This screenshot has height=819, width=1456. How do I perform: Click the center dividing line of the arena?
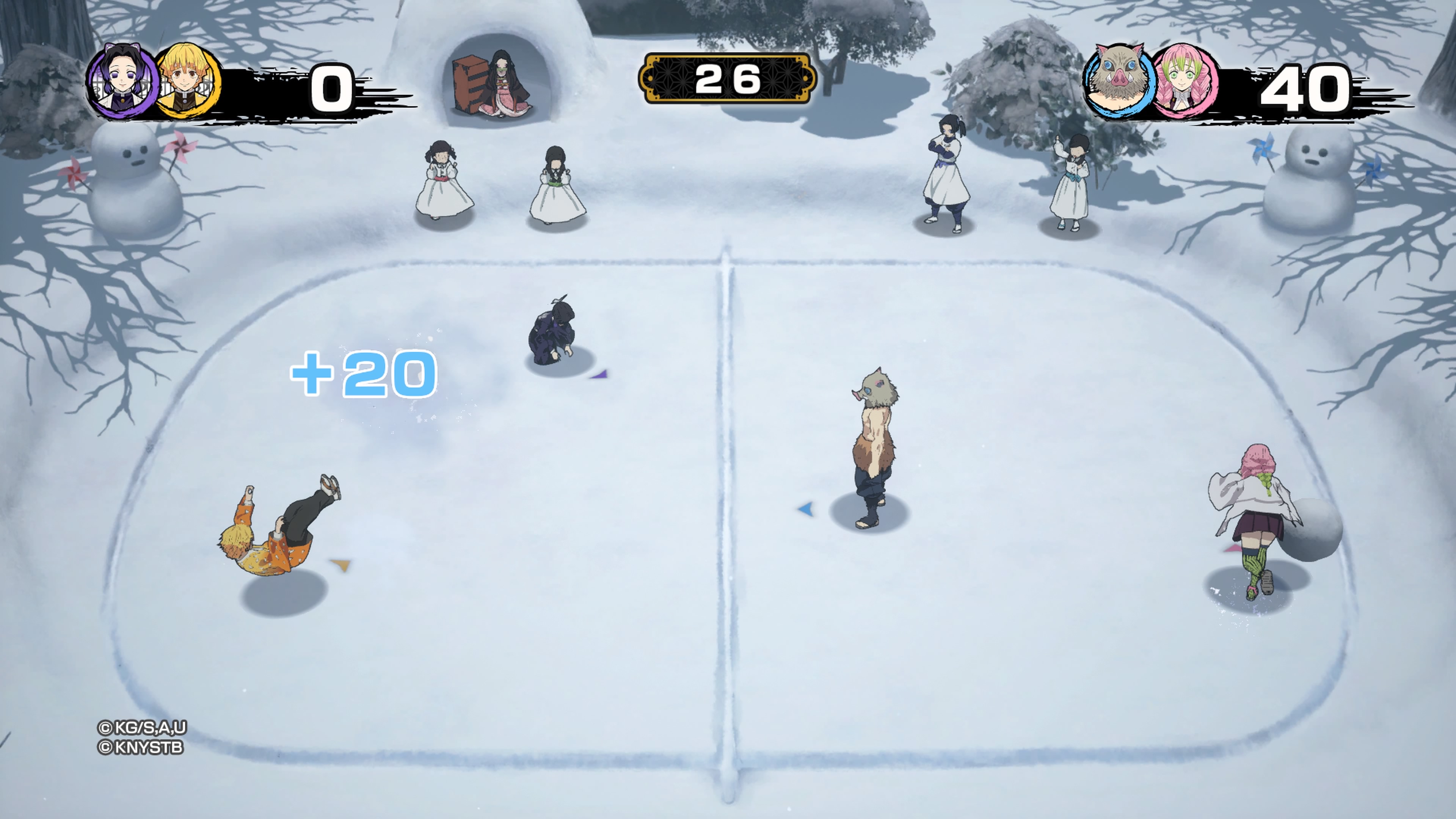pyautogui.click(x=729, y=509)
